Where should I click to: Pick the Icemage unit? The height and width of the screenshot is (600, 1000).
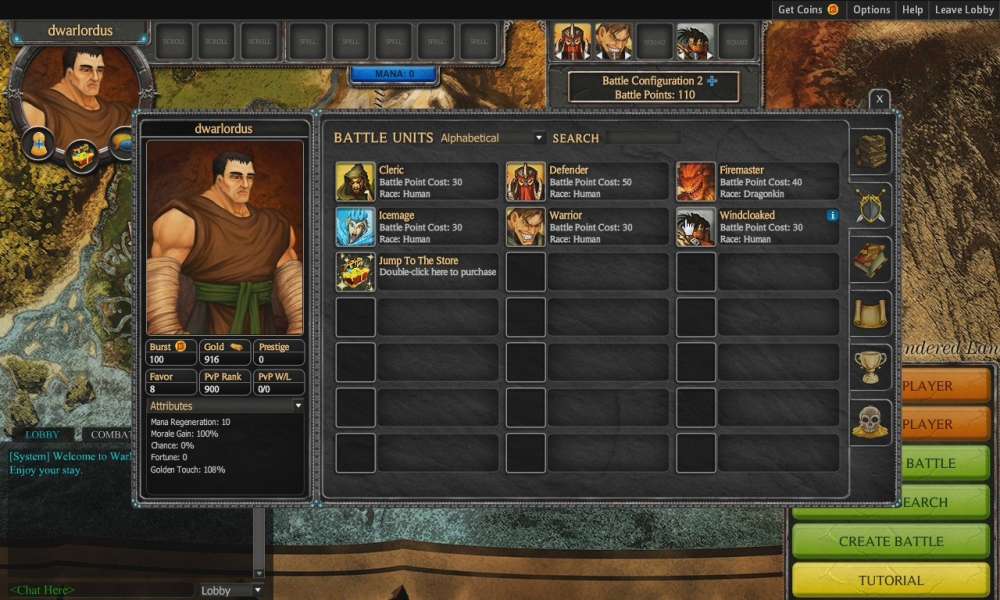pyautogui.click(x=417, y=227)
